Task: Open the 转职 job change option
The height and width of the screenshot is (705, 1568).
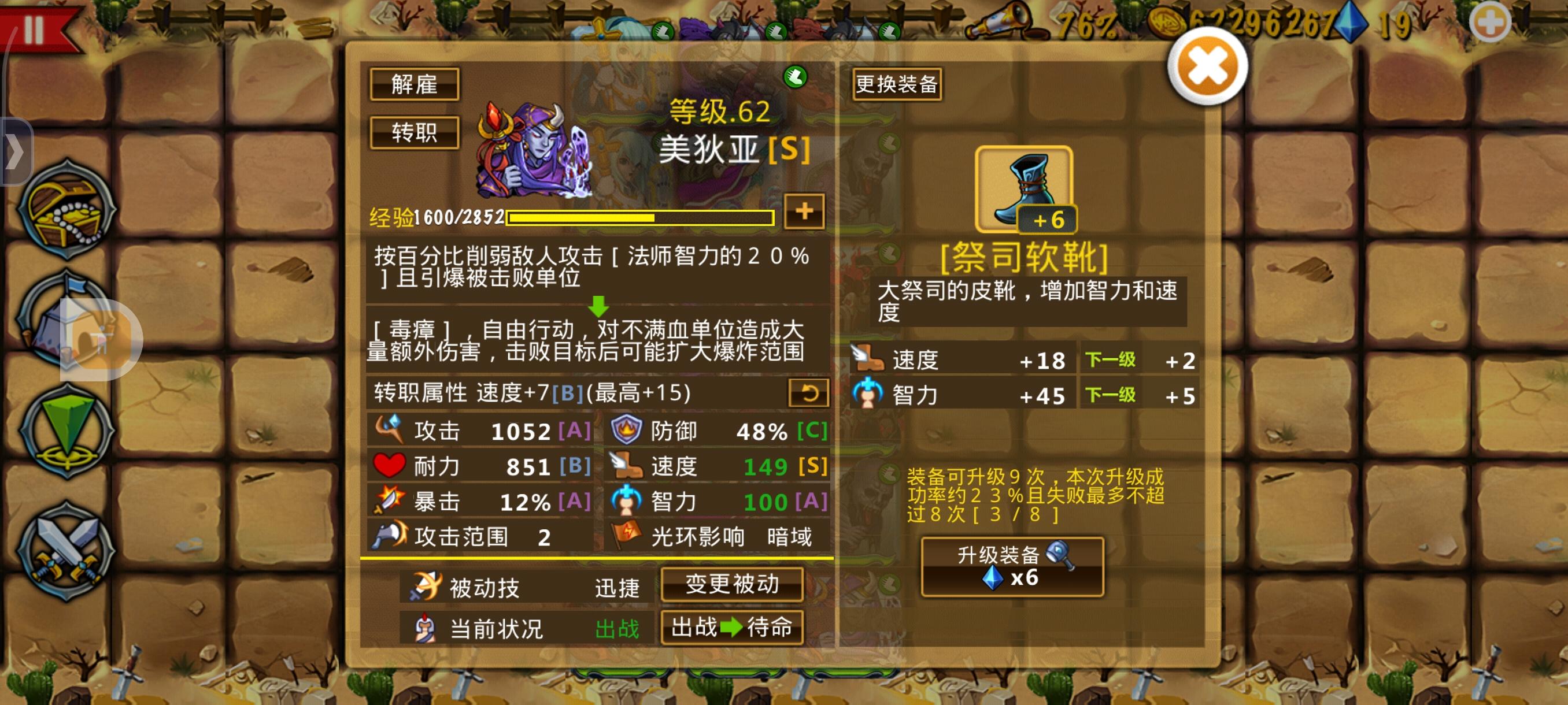Action: [415, 133]
